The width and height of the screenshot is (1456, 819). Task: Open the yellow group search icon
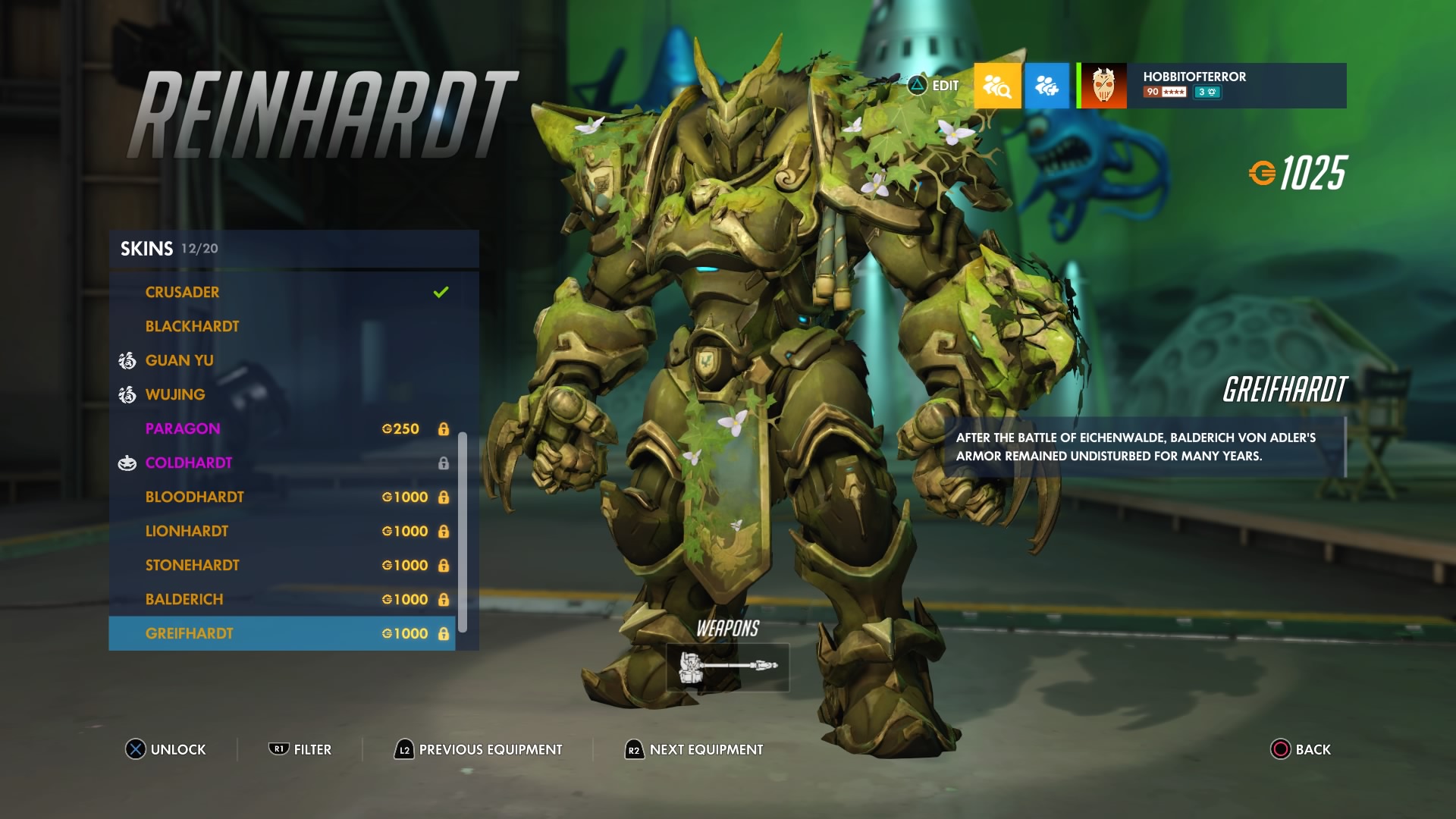pos(997,86)
